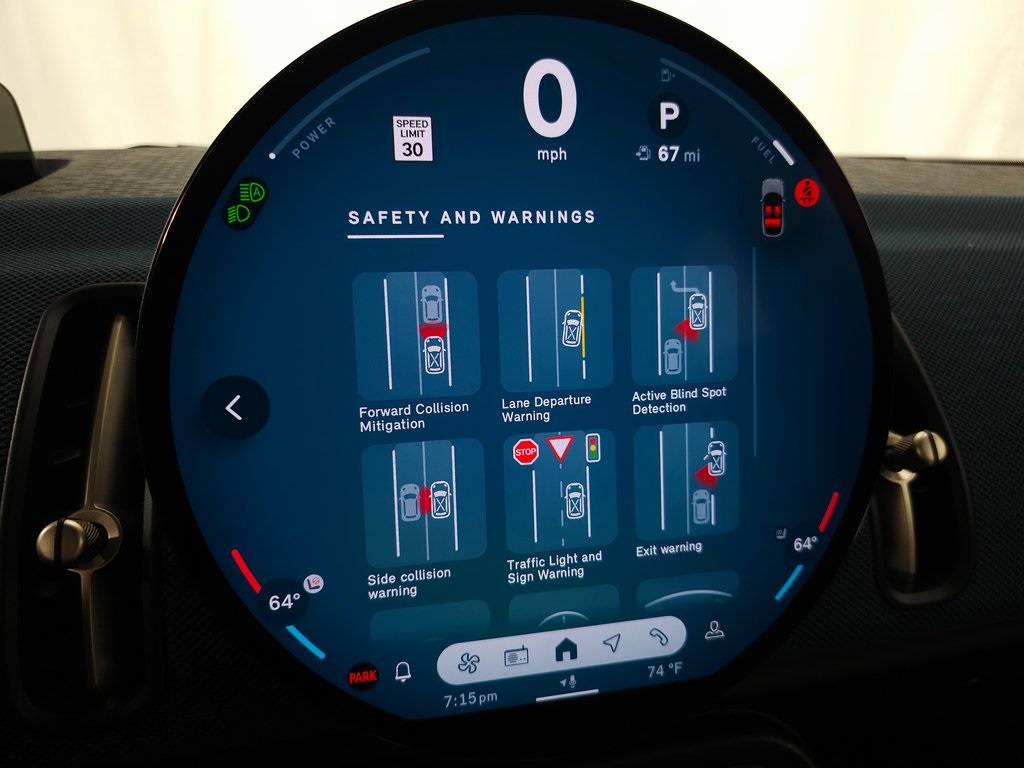The height and width of the screenshot is (768, 1024).
Task: Tap the red PARK indicator
Action: tap(363, 677)
